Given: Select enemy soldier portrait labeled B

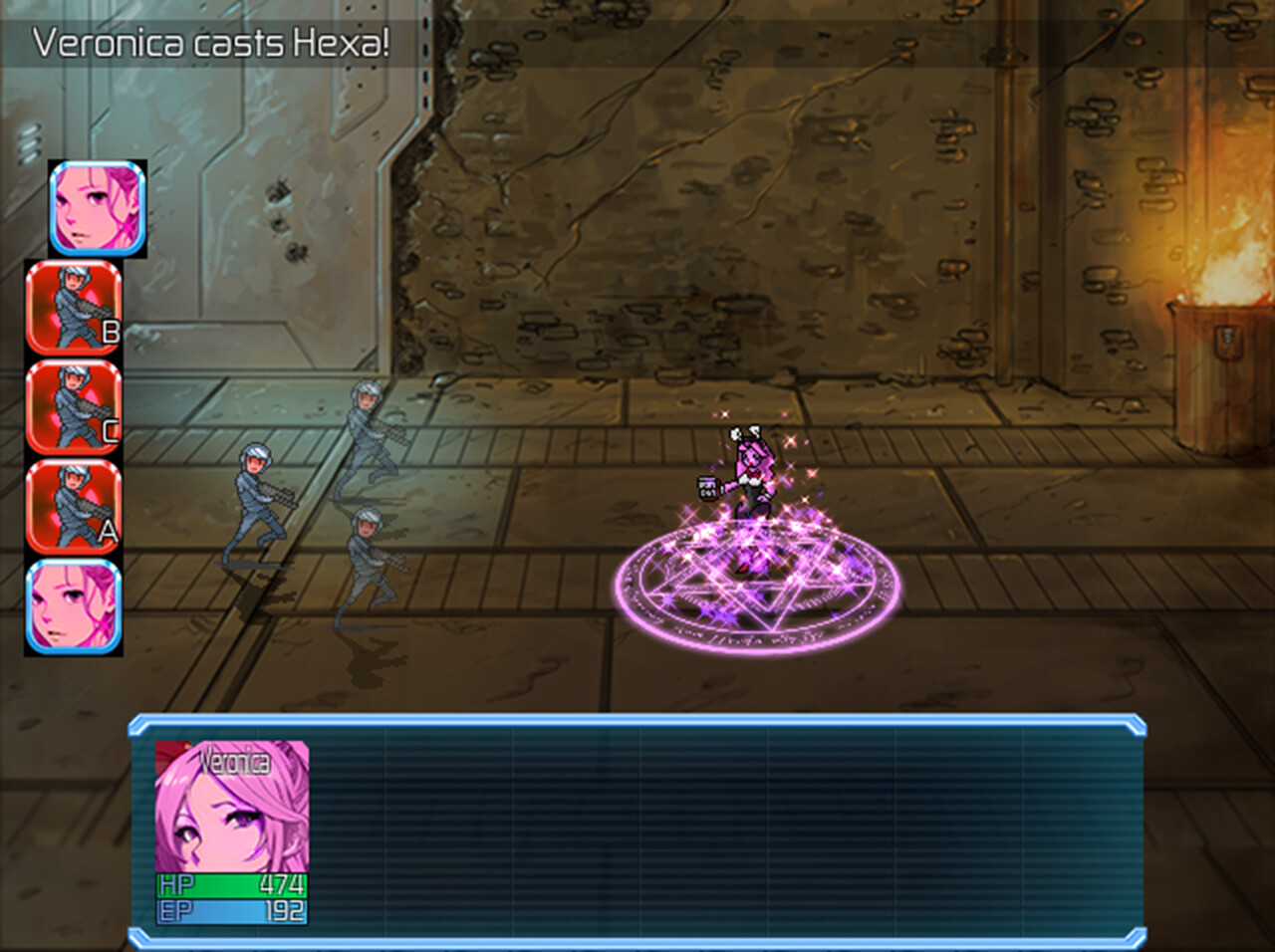Looking at the screenshot, I should tap(75, 311).
